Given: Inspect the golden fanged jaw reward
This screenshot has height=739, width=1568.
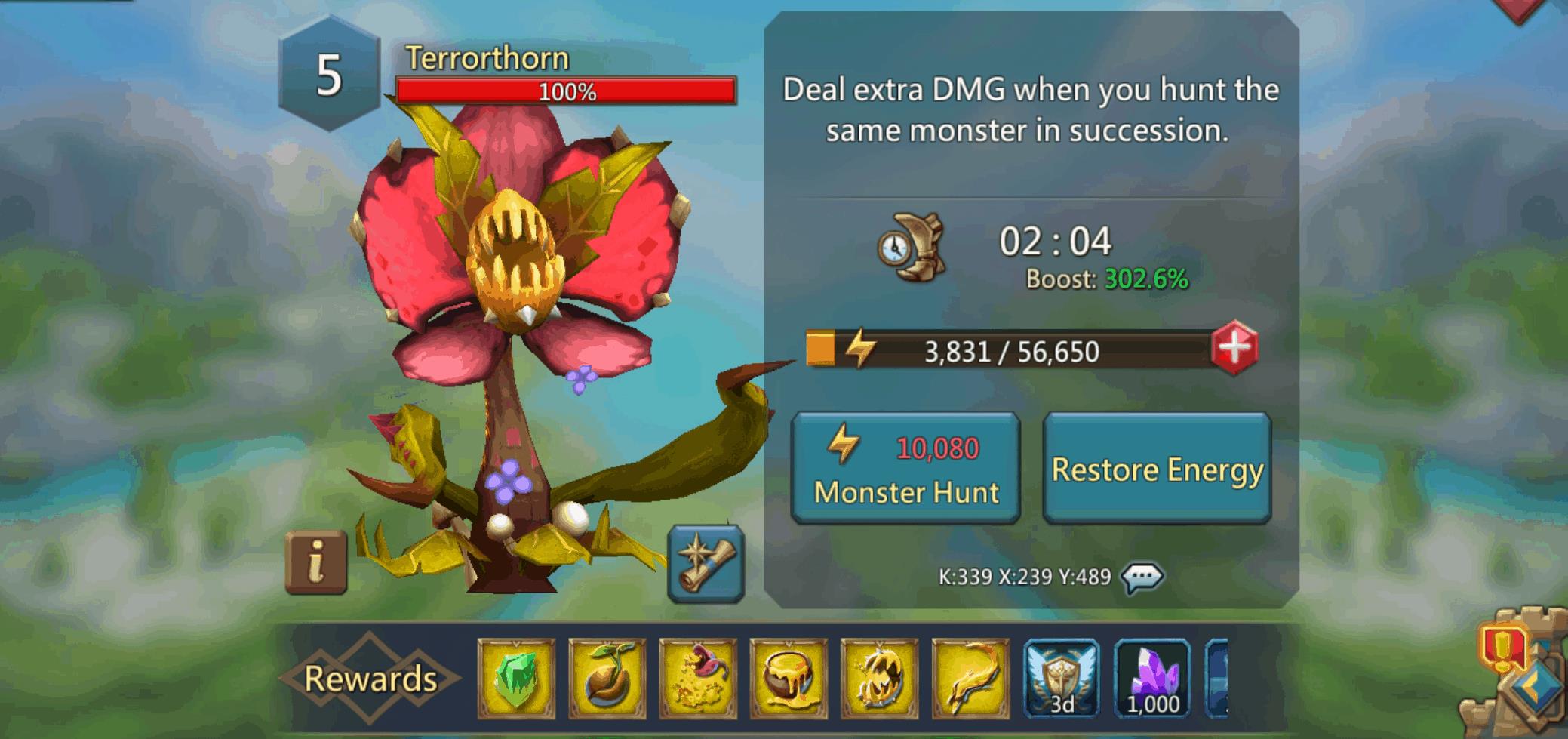Looking at the screenshot, I should point(880,678).
